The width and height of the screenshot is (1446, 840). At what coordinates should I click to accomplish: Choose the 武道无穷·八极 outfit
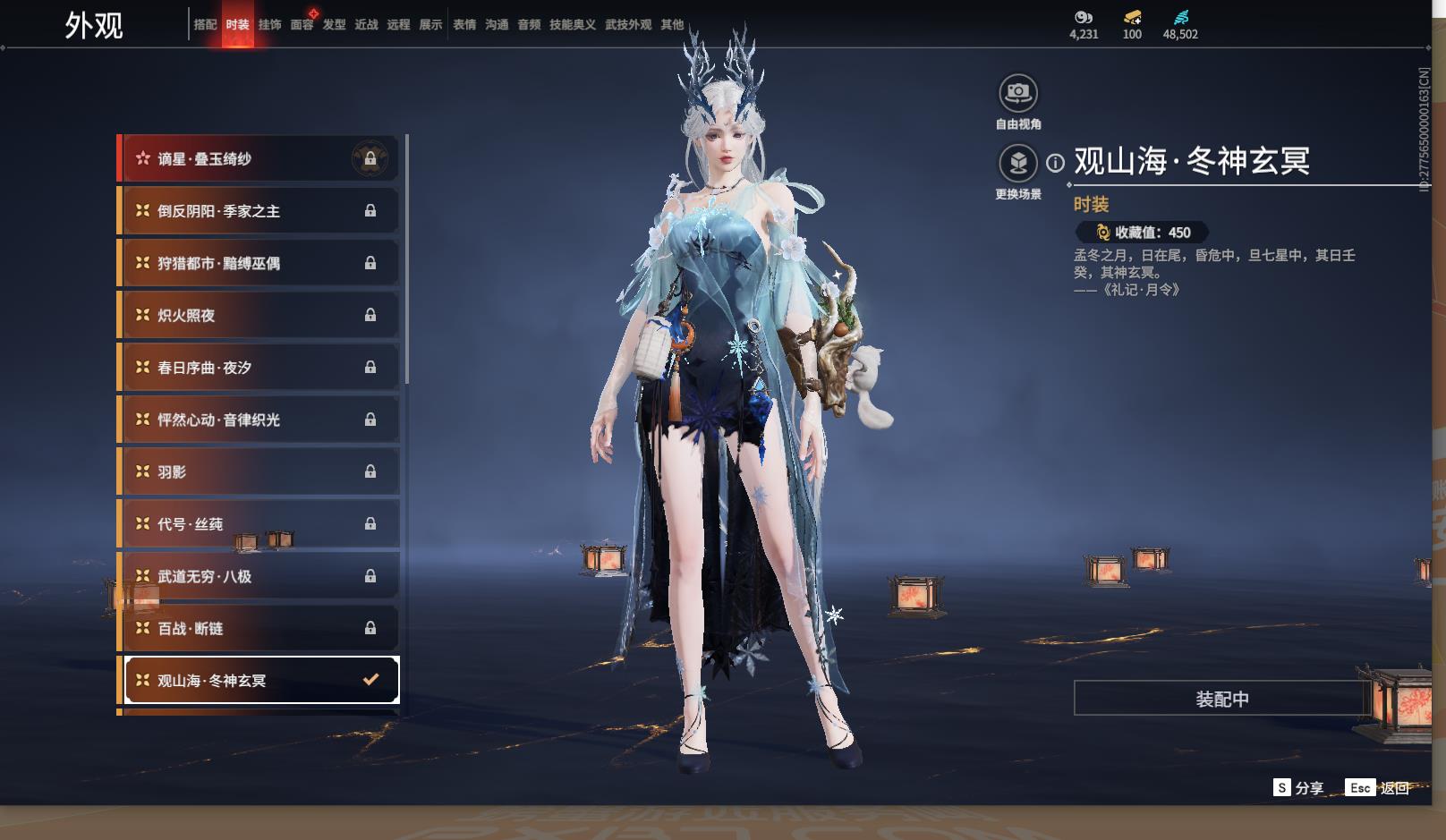click(259, 577)
